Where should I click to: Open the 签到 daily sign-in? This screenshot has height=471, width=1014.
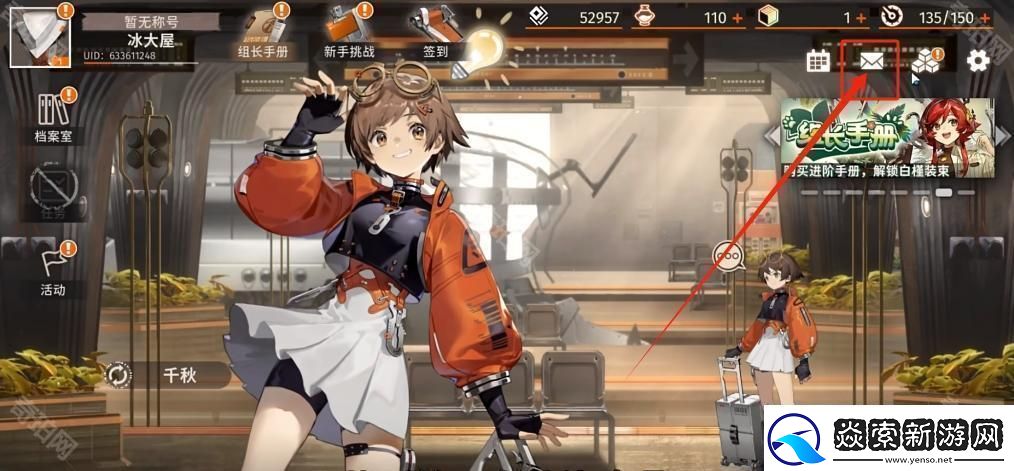click(x=435, y=33)
